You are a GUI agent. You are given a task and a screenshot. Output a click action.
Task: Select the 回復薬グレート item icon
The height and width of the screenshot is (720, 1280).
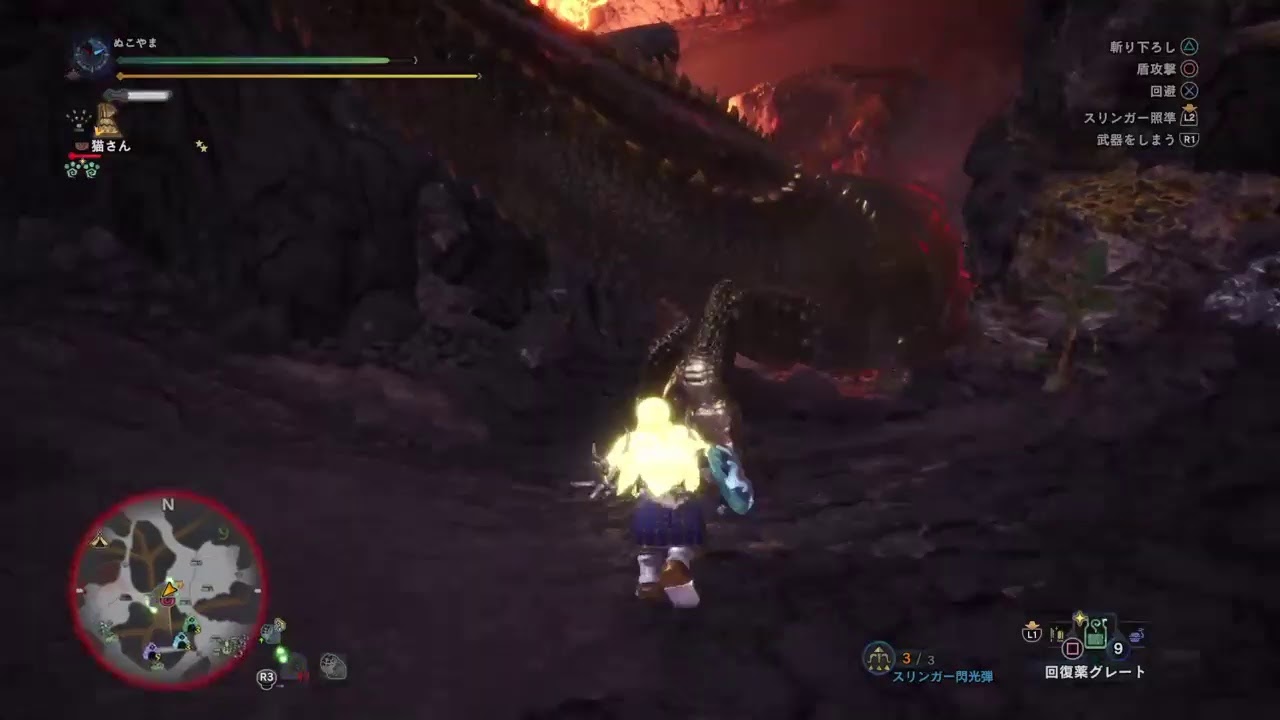click(x=1095, y=633)
